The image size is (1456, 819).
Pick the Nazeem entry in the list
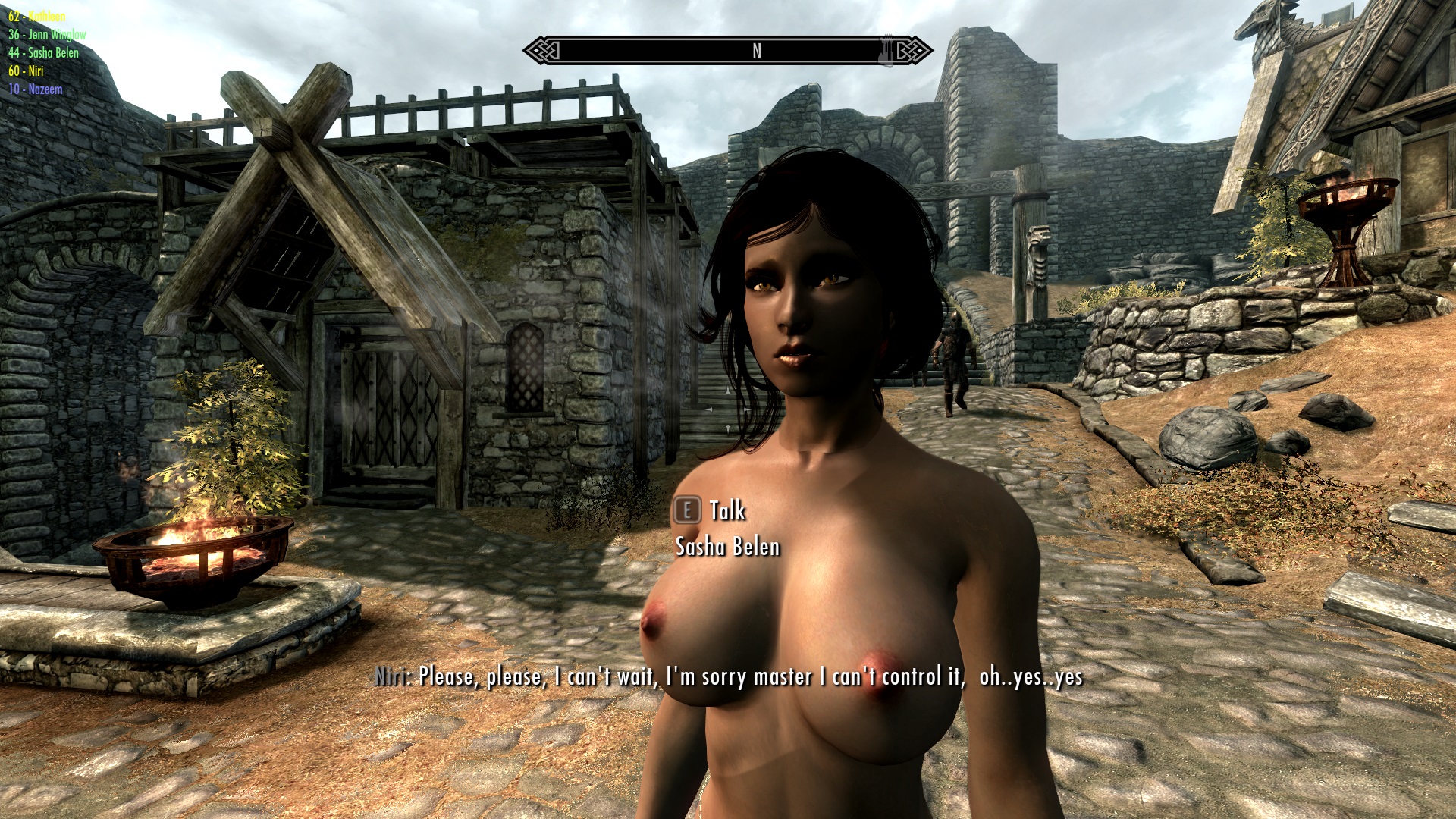35,89
